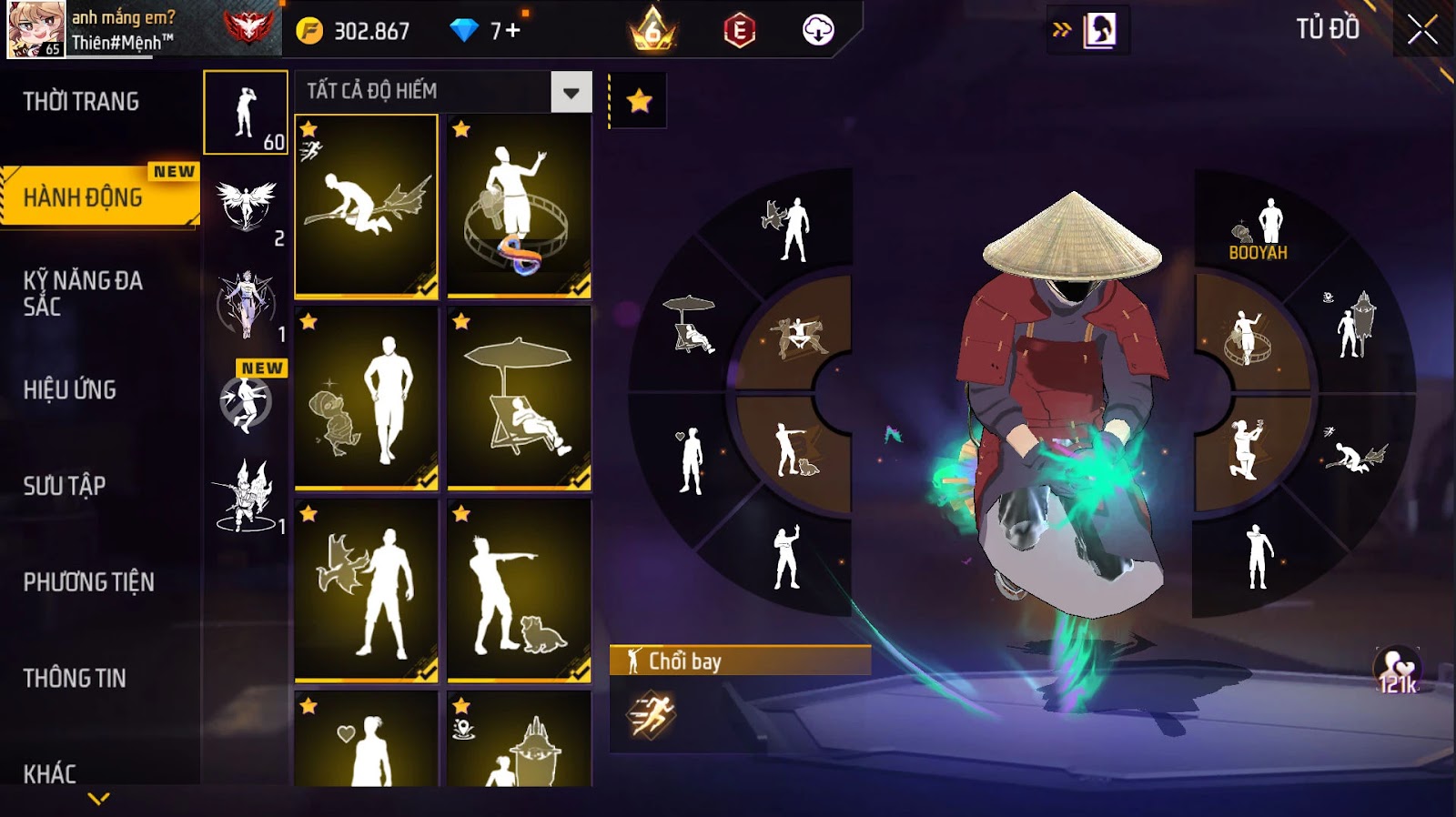The width and height of the screenshot is (1456, 817).
Task: Pick the pointing emote with dog
Action: pyautogui.click(x=520, y=590)
